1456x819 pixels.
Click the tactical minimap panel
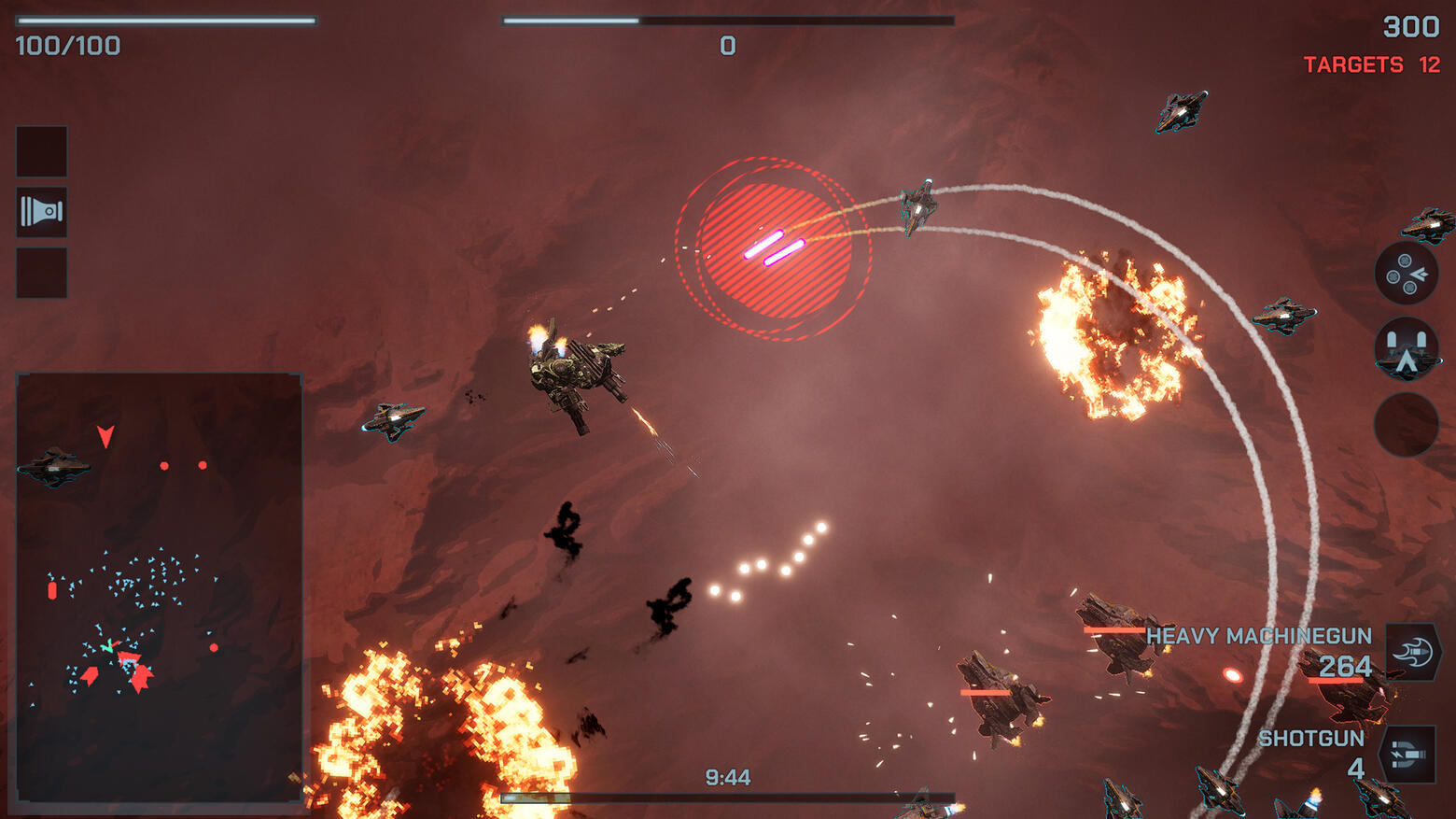click(x=160, y=586)
